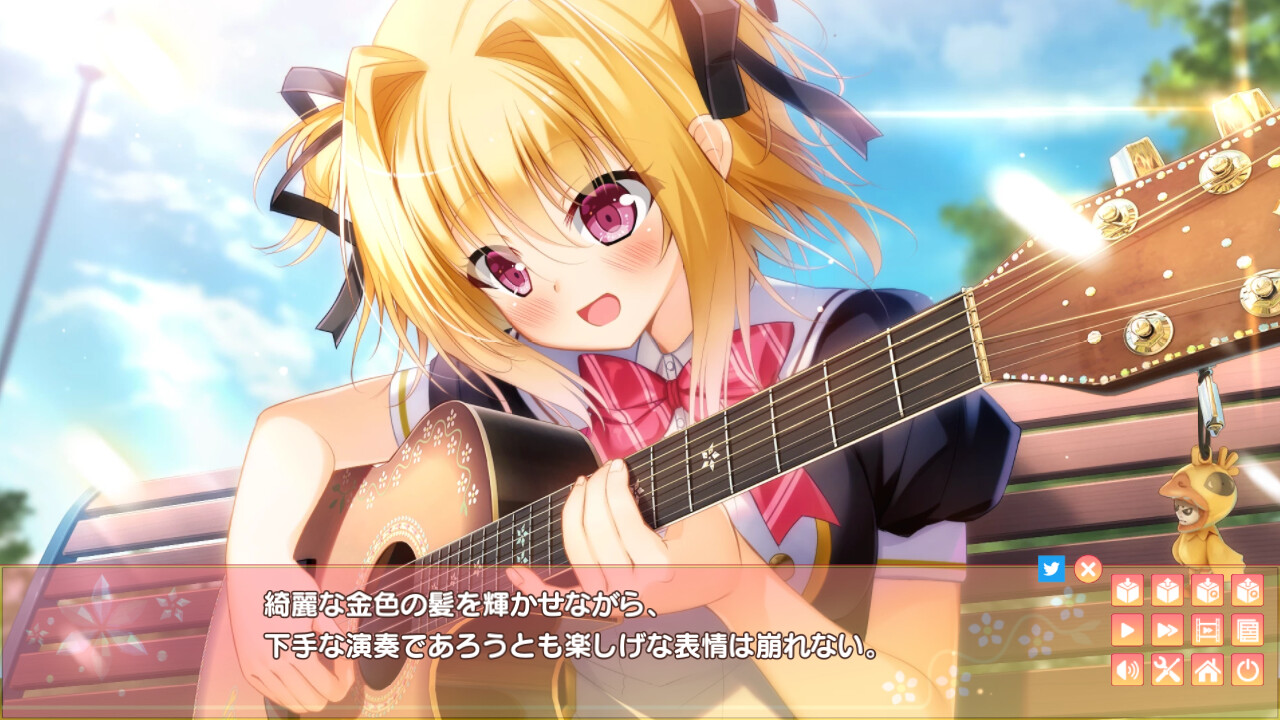Fast-forward through the text
The image size is (1280, 720).
pyautogui.click(x=1167, y=630)
